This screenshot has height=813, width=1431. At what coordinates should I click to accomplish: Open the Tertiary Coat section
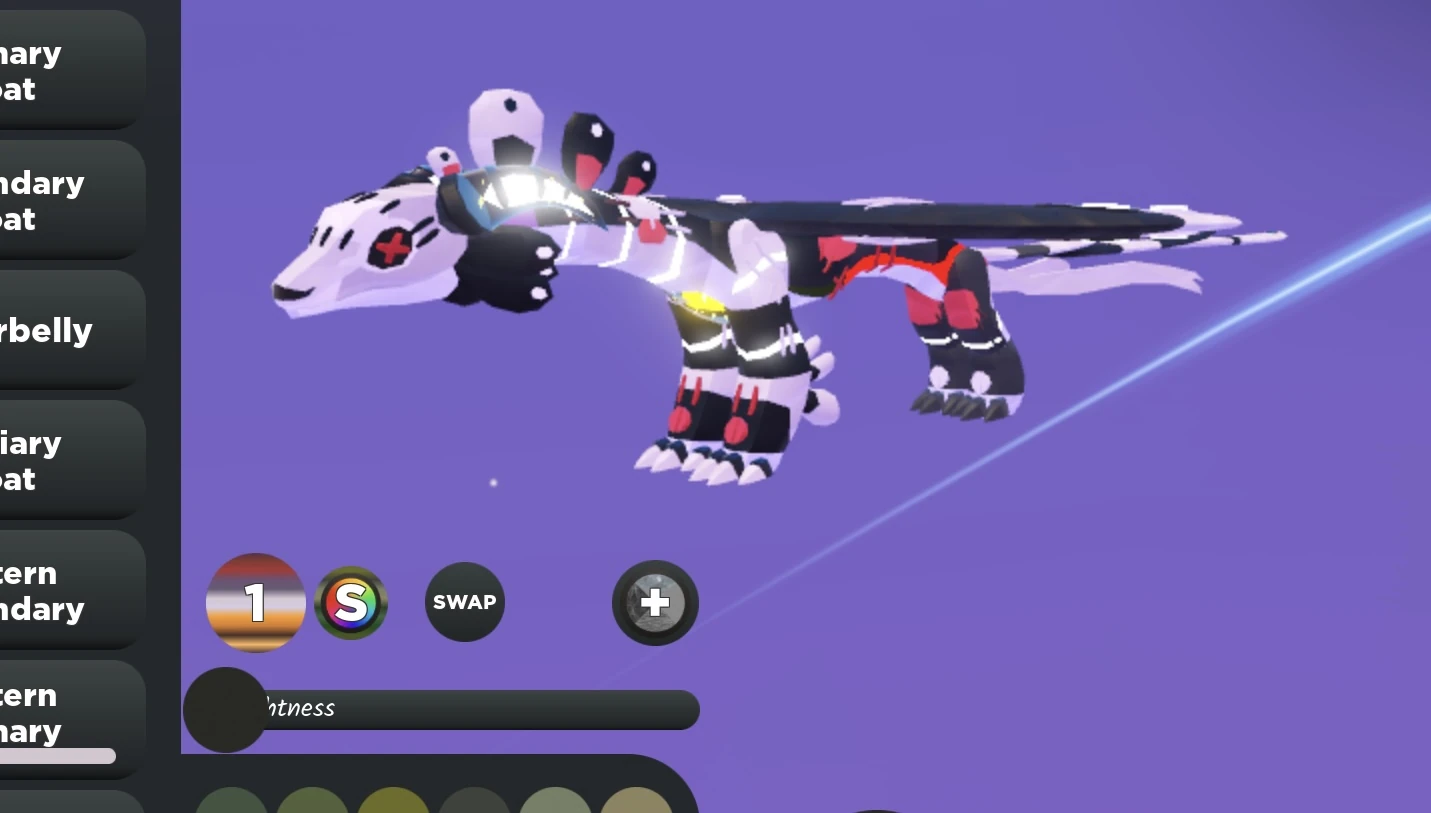(x=60, y=460)
